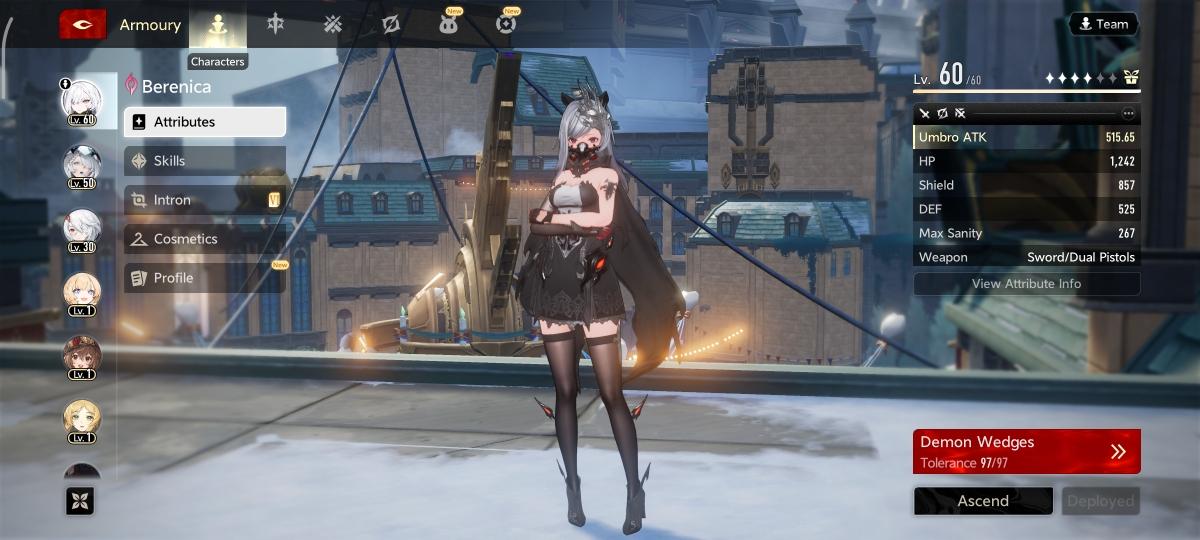Switch to the Characters tab

click(x=218, y=26)
